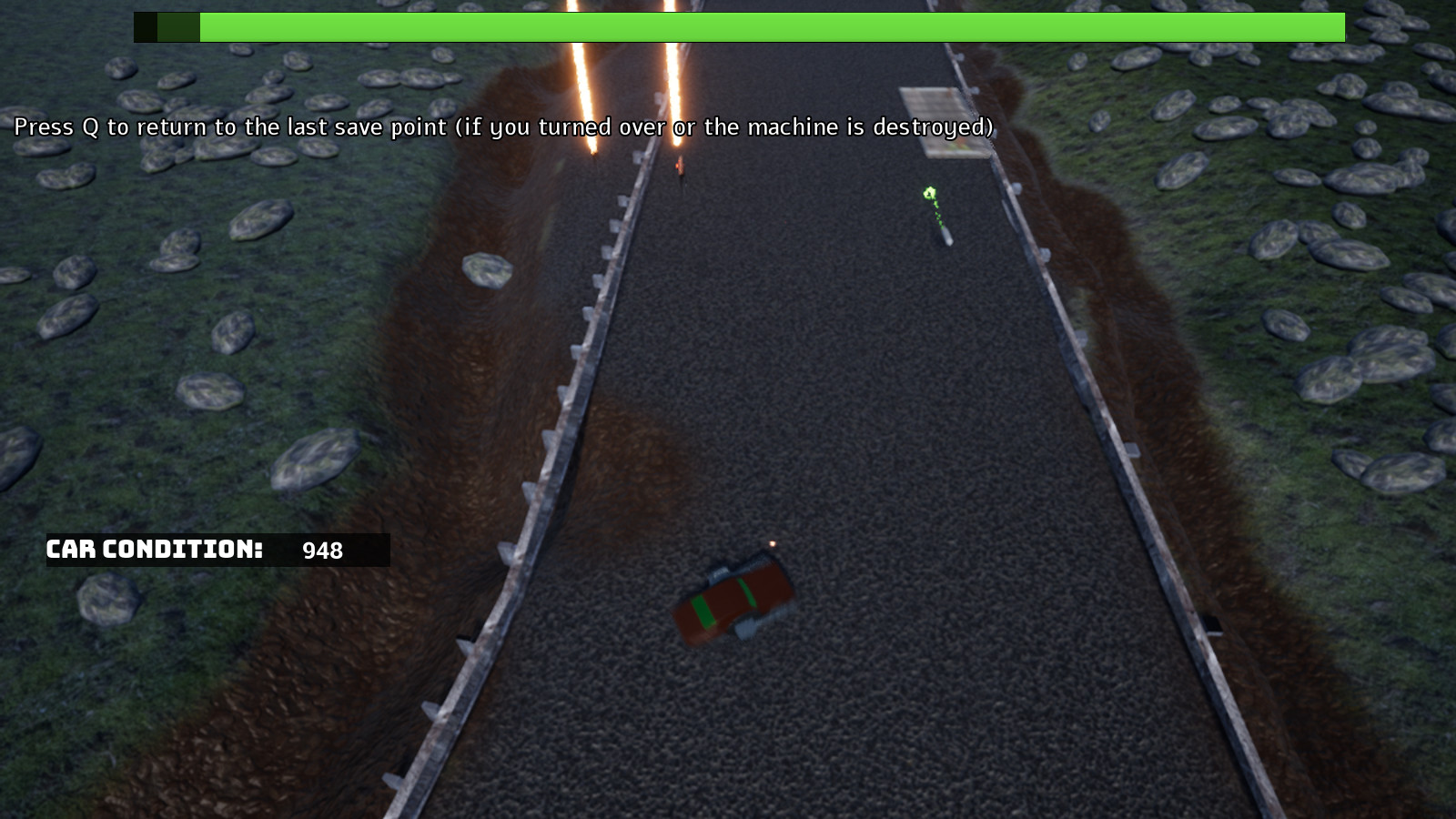Screen dimensions: 1456x819
Task: Collect the glowing green pickup item
Action: (x=930, y=194)
